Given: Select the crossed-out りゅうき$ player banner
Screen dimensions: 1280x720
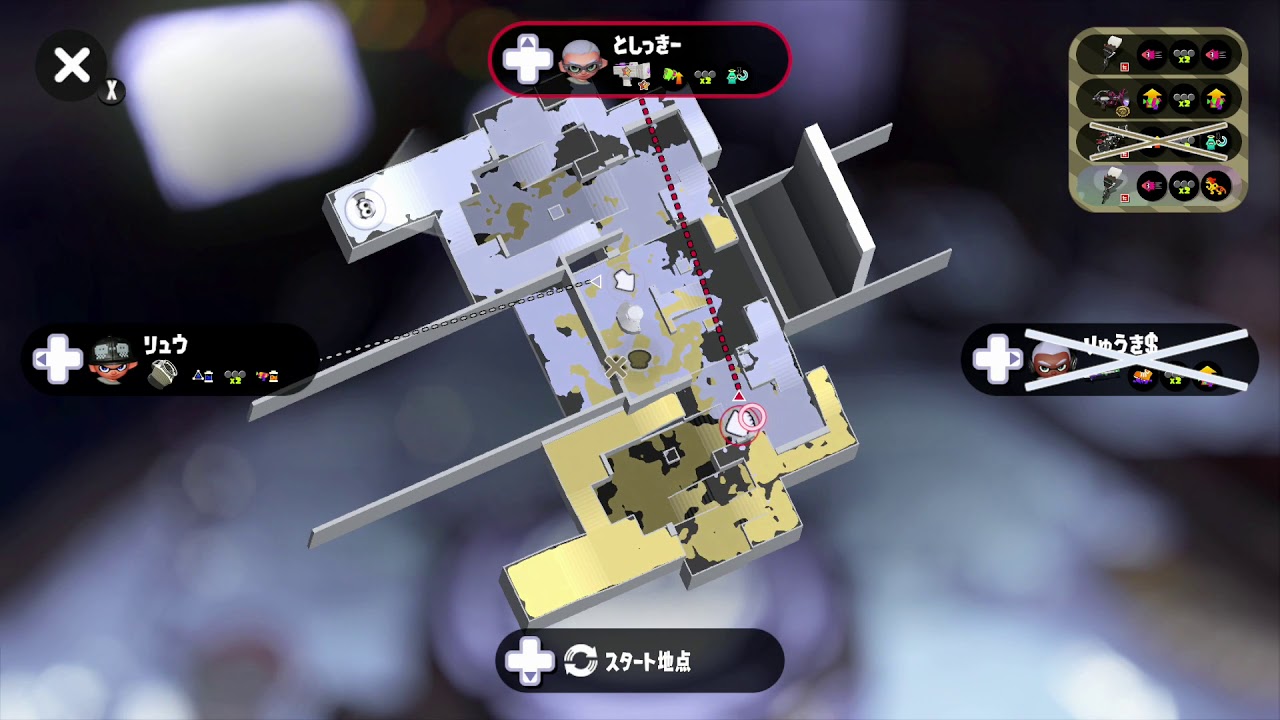Looking at the screenshot, I should pyautogui.click(x=1110, y=360).
